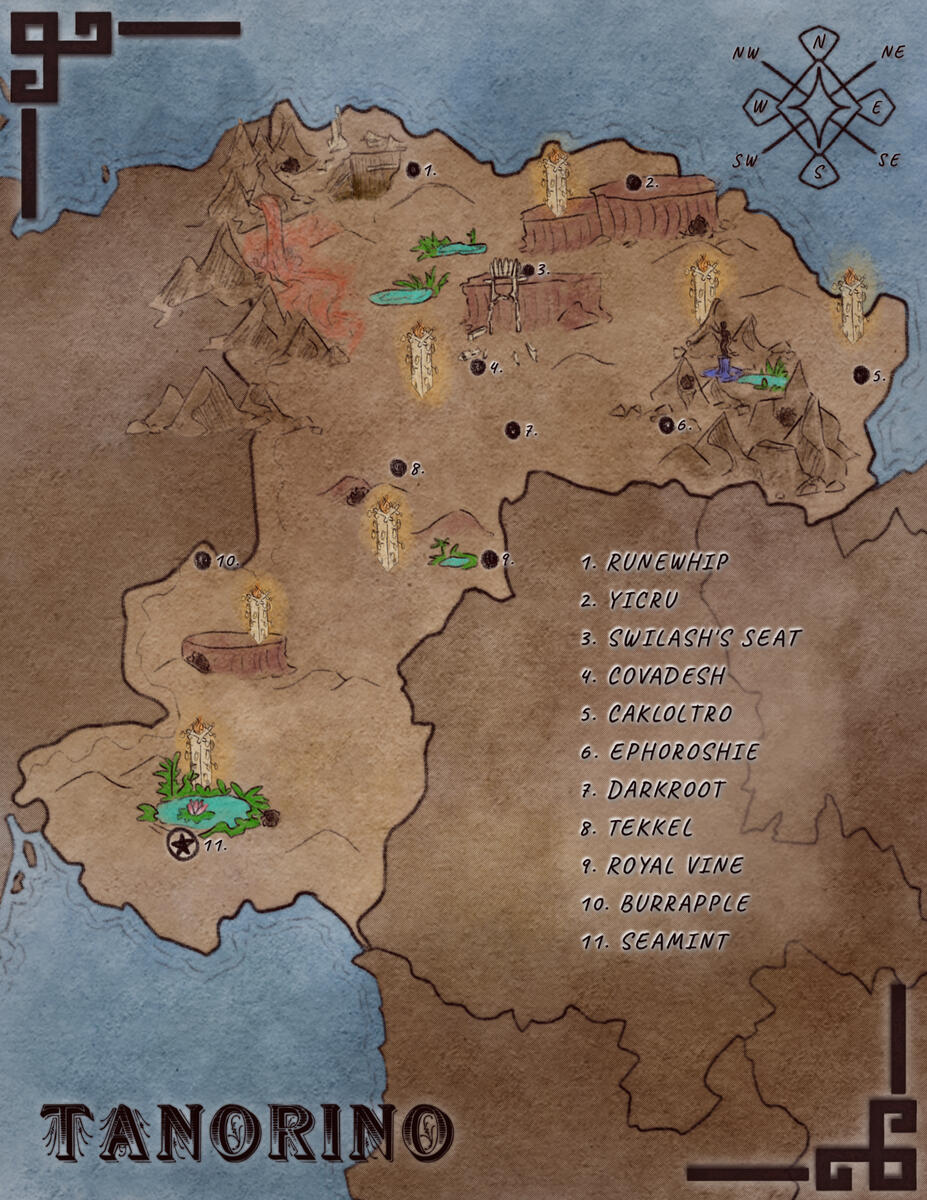Click the Ephoroshie legend entry
This screenshot has height=1200, width=927.
(683, 751)
